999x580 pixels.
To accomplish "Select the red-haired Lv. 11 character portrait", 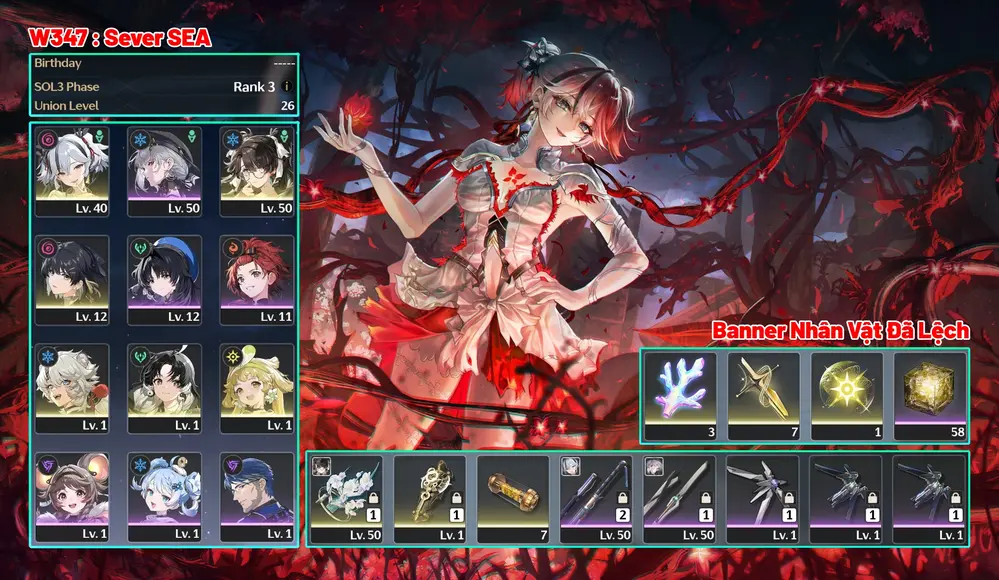I will click(x=257, y=278).
